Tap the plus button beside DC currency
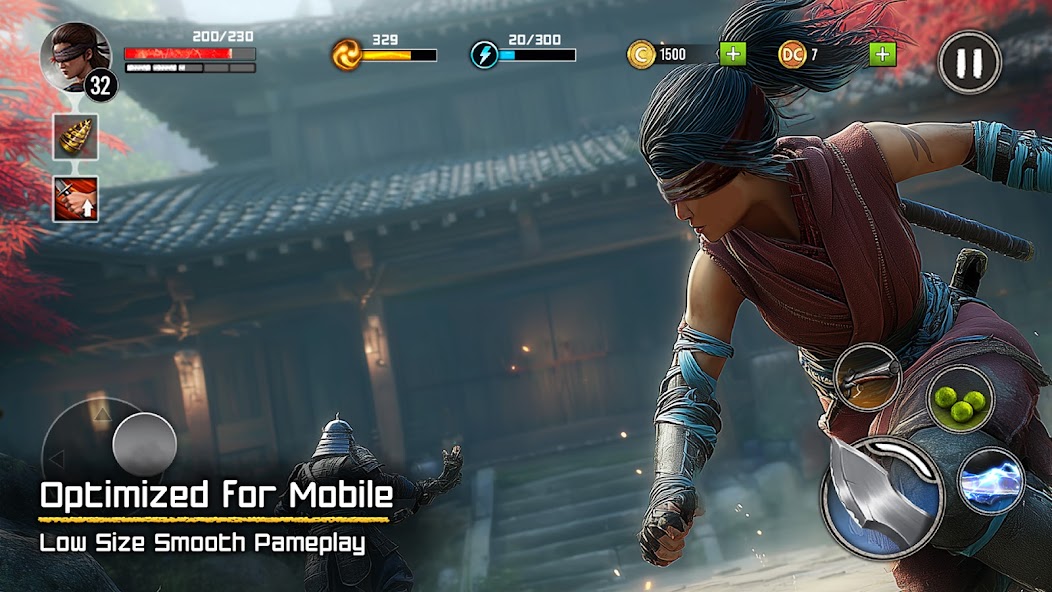This screenshot has height=592, width=1052. click(x=882, y=54)
